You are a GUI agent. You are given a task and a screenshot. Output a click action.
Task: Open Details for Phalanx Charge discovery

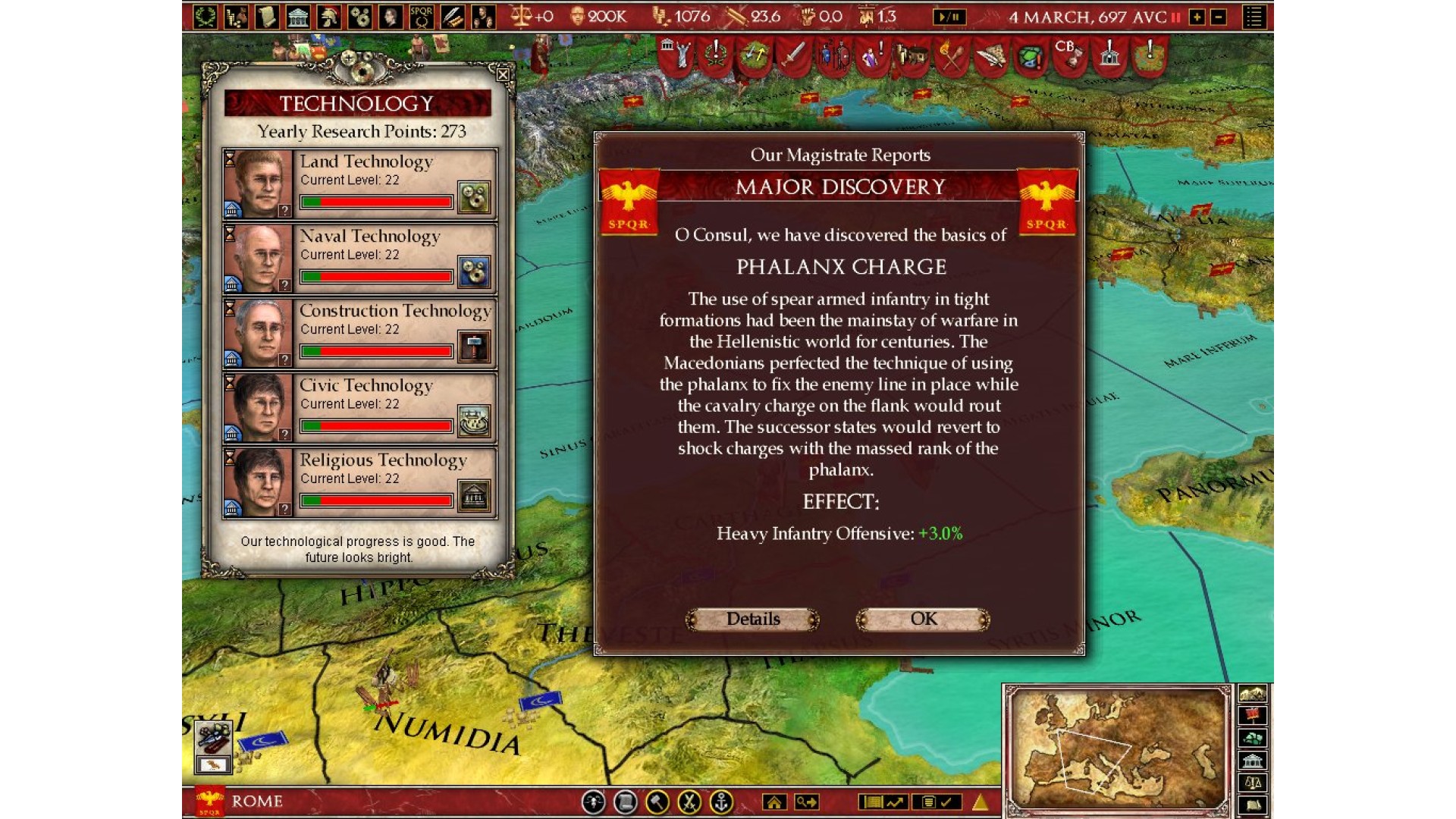tap(752, 620)
